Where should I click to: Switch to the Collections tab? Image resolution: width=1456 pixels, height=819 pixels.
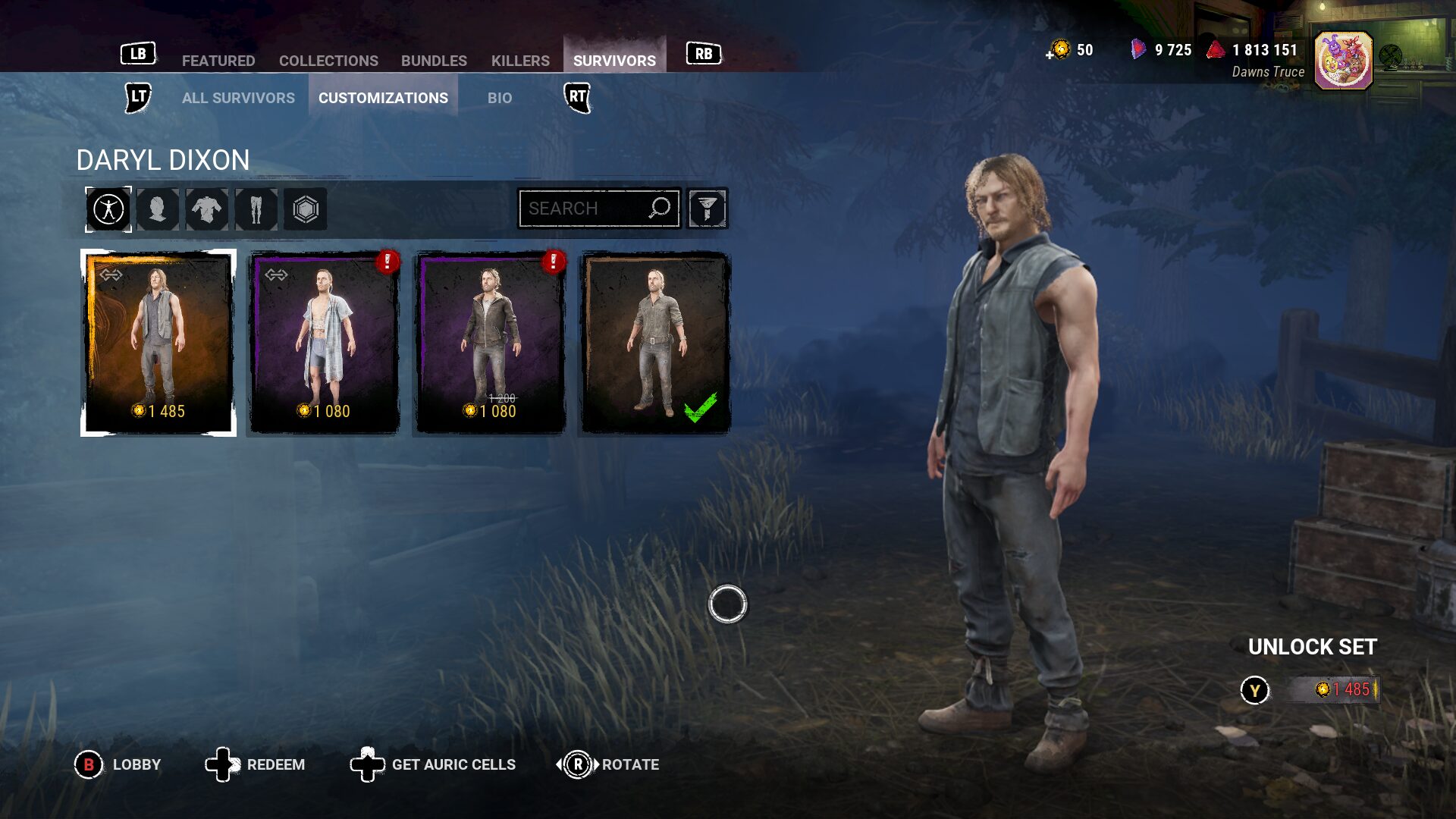328,61
